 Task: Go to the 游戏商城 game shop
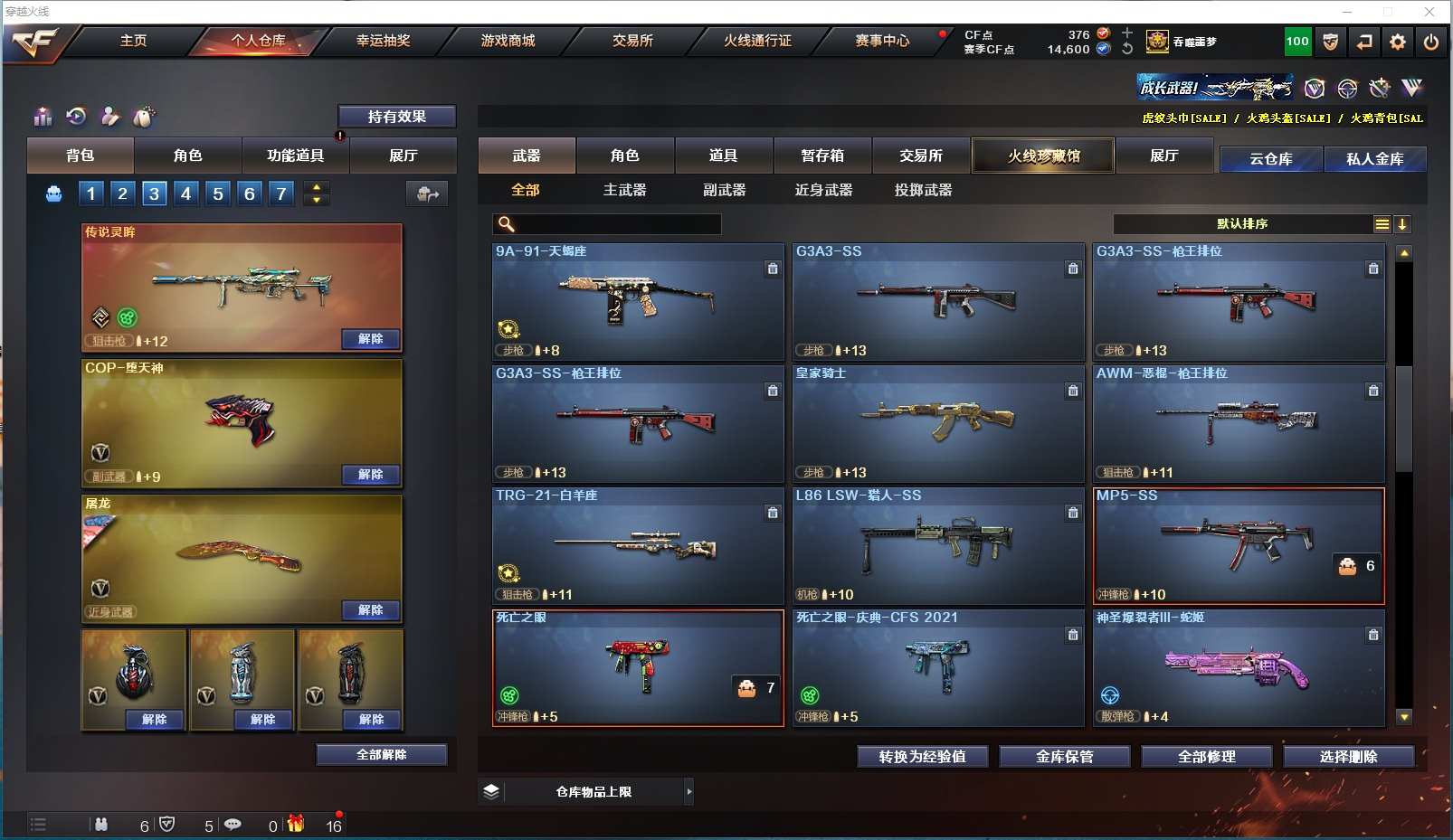pos(508,41)
